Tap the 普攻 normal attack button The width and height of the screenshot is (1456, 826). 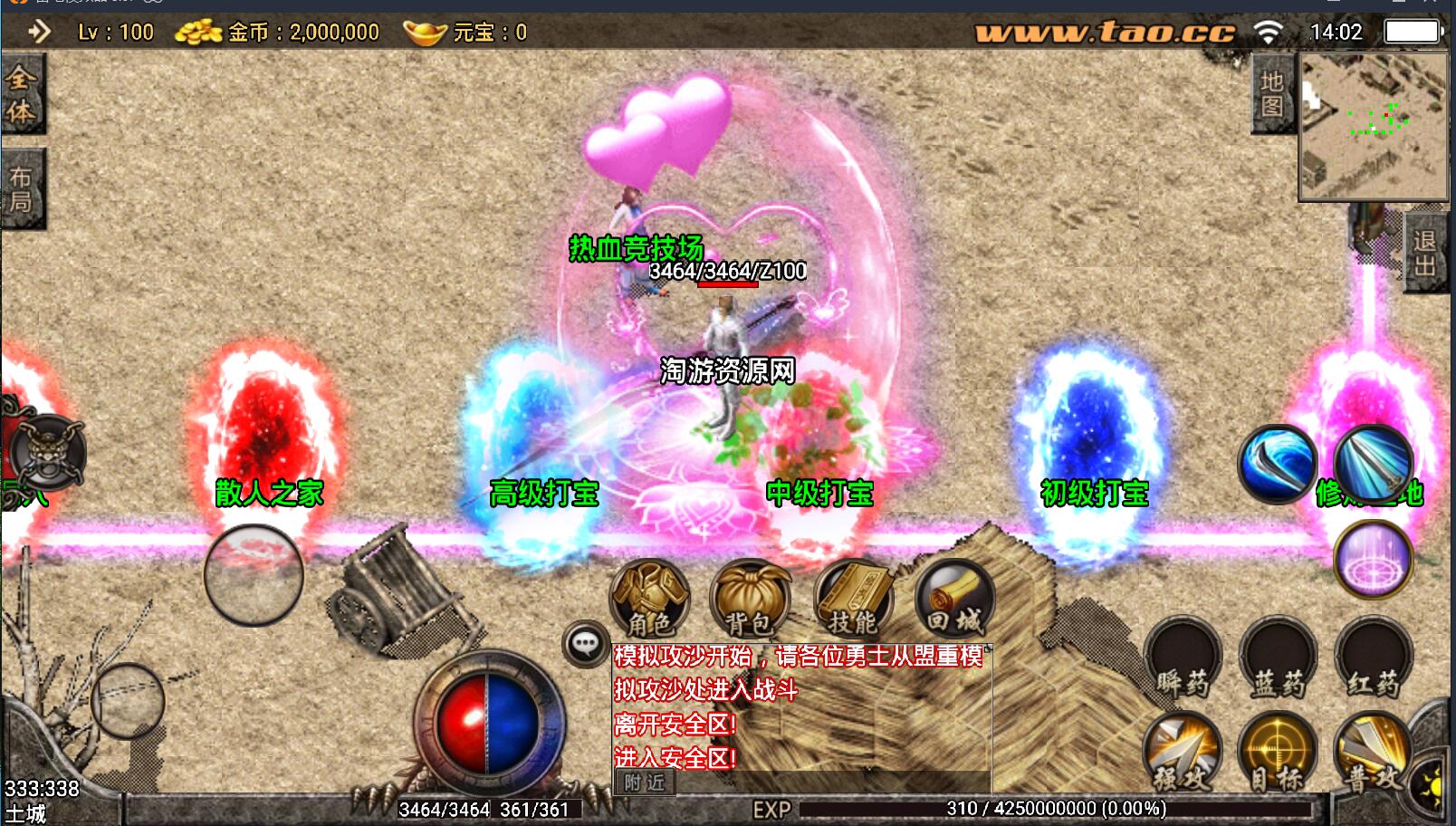(x=1373, y=754)
